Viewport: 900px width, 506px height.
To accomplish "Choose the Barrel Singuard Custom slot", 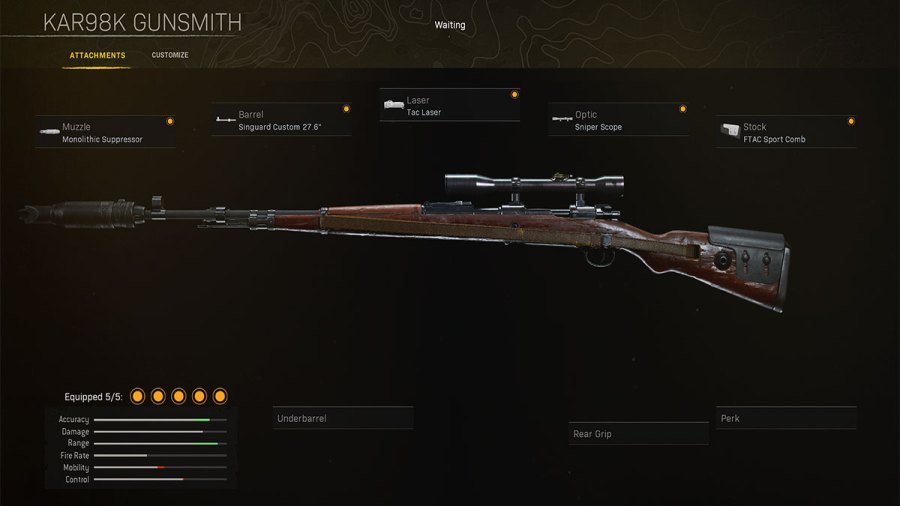I will pos(282,121).
